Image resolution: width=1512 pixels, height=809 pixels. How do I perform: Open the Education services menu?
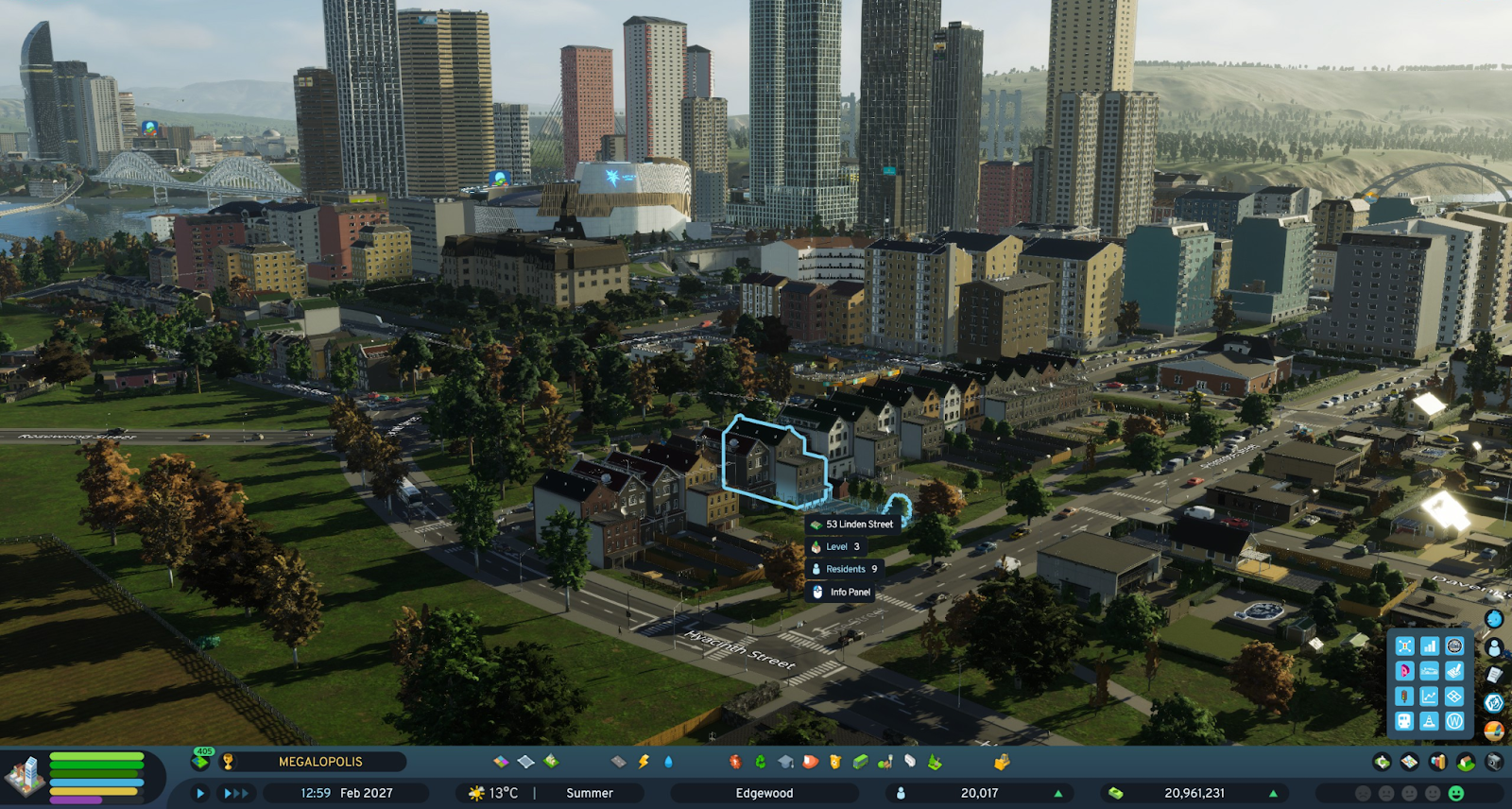tap(784, 762)
